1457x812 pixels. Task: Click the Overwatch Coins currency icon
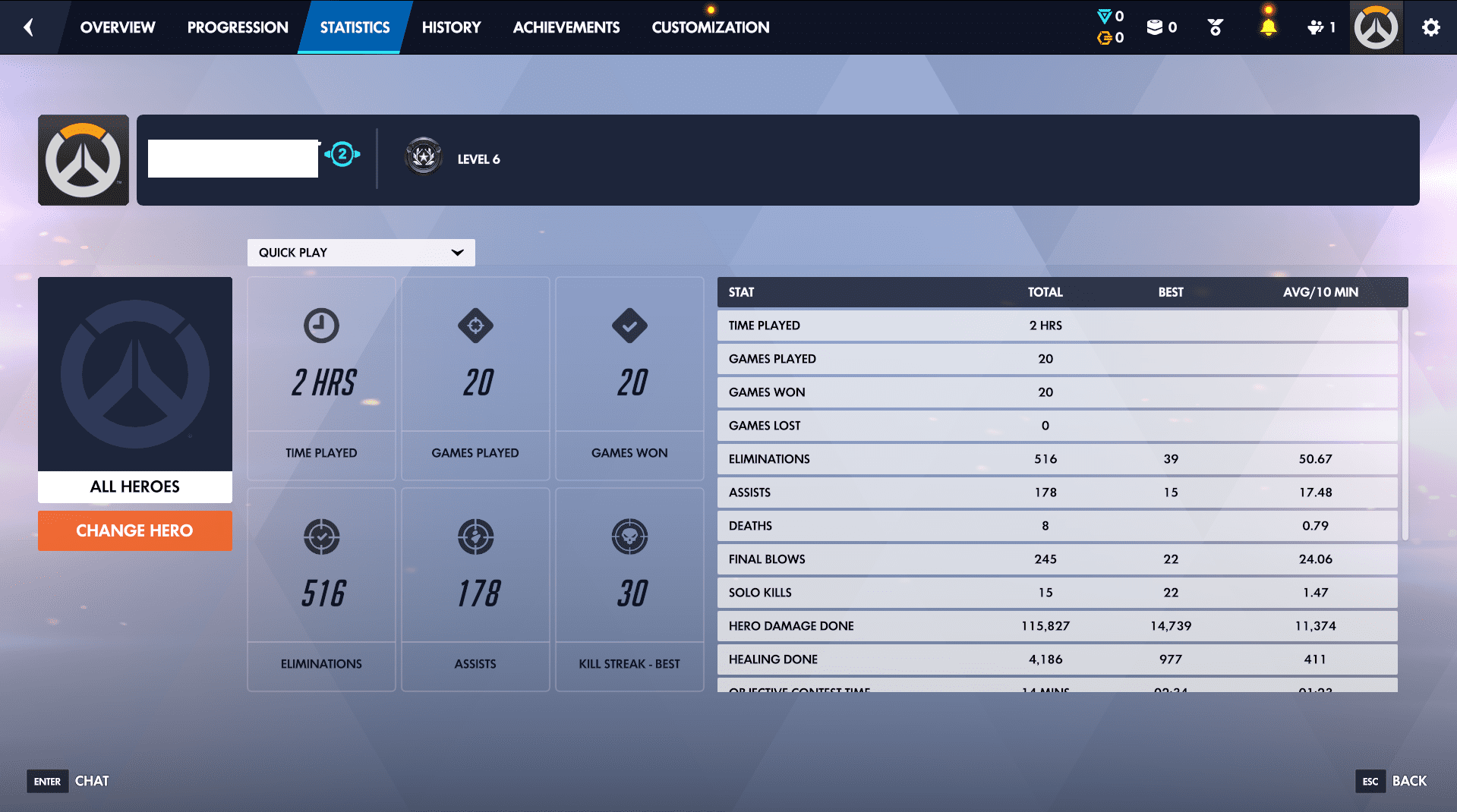click(1105, 36)
